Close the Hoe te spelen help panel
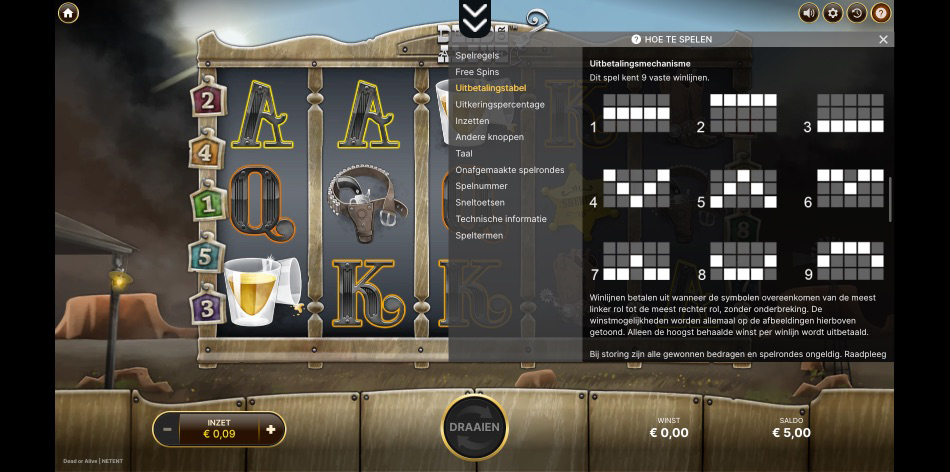 [883, 40]
